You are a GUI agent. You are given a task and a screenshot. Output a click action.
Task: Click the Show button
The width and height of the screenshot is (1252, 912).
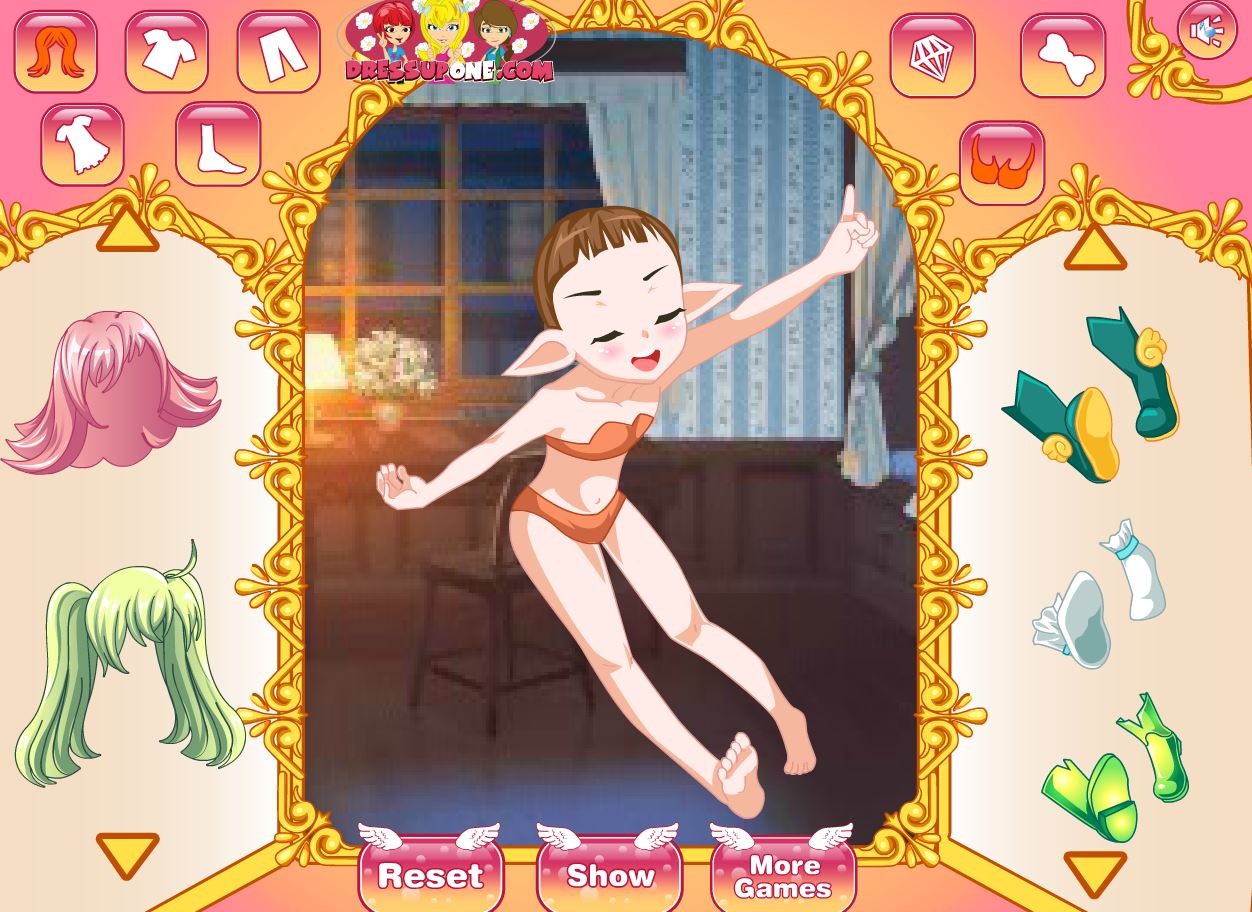(x=609, y=875)
